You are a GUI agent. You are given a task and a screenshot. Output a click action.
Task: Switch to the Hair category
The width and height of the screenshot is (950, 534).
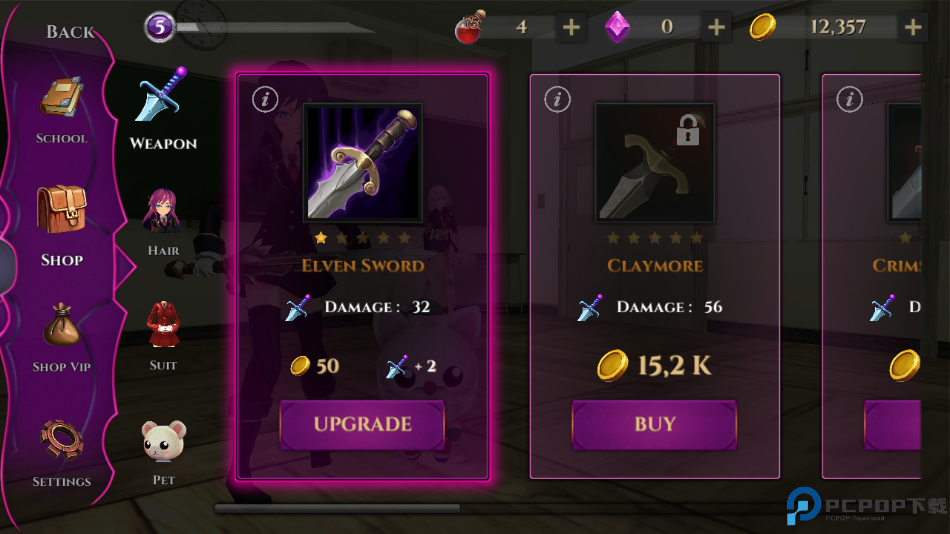tap(163, 222)
